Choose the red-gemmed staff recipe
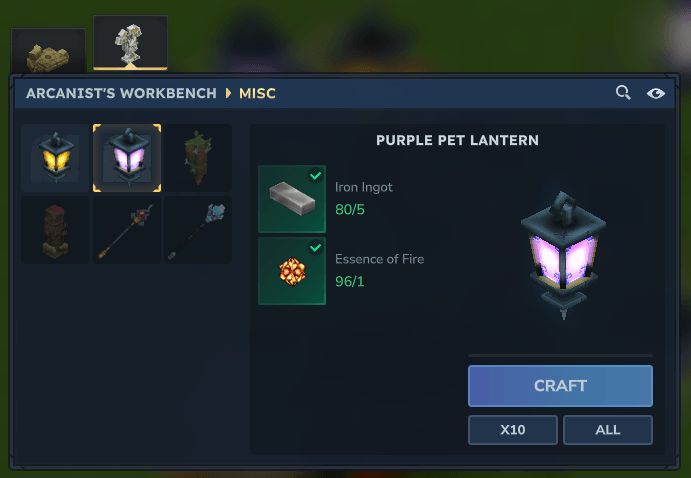 pos(127,230)
